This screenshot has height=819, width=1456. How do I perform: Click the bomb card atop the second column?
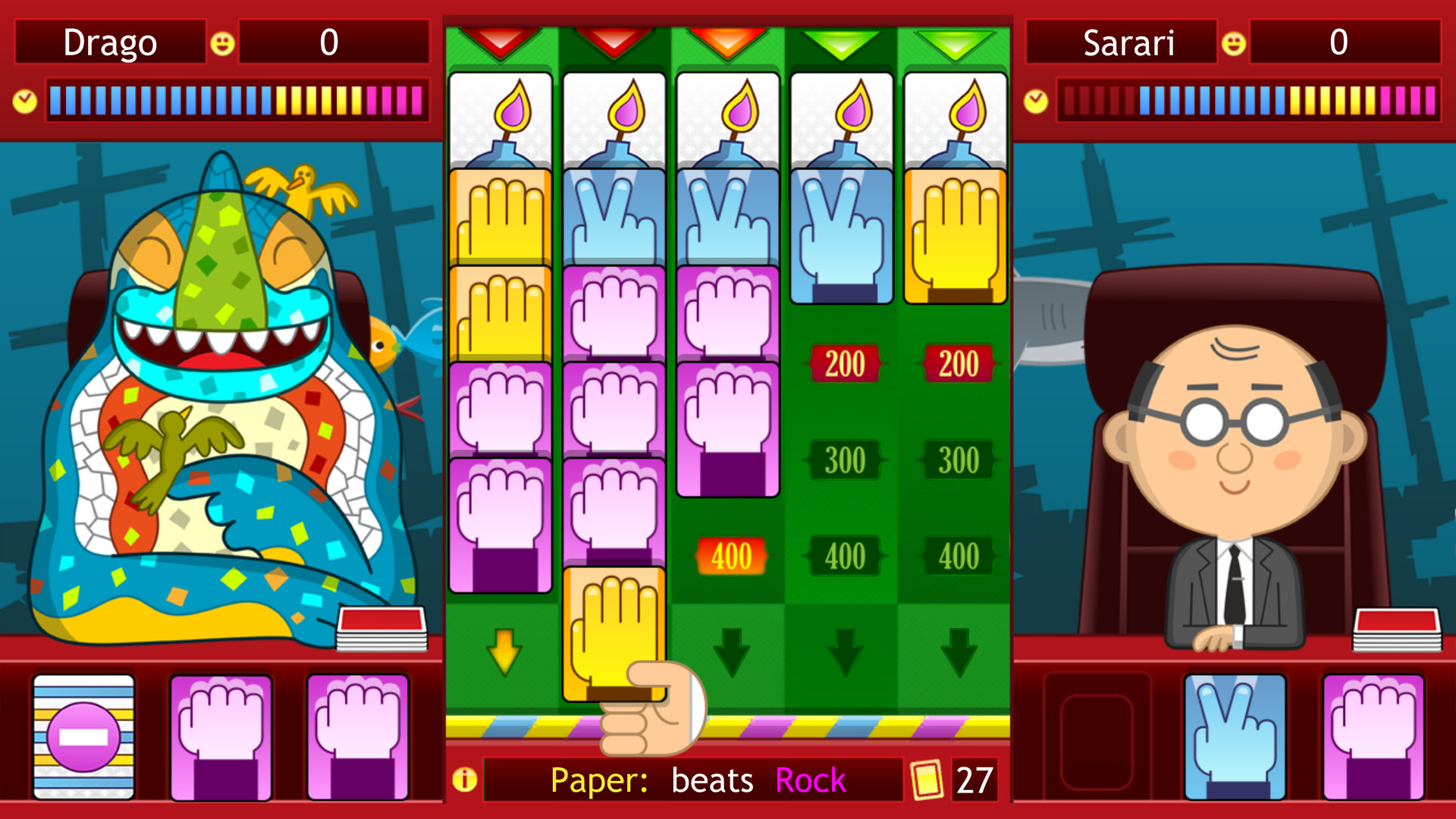[614, 118]
